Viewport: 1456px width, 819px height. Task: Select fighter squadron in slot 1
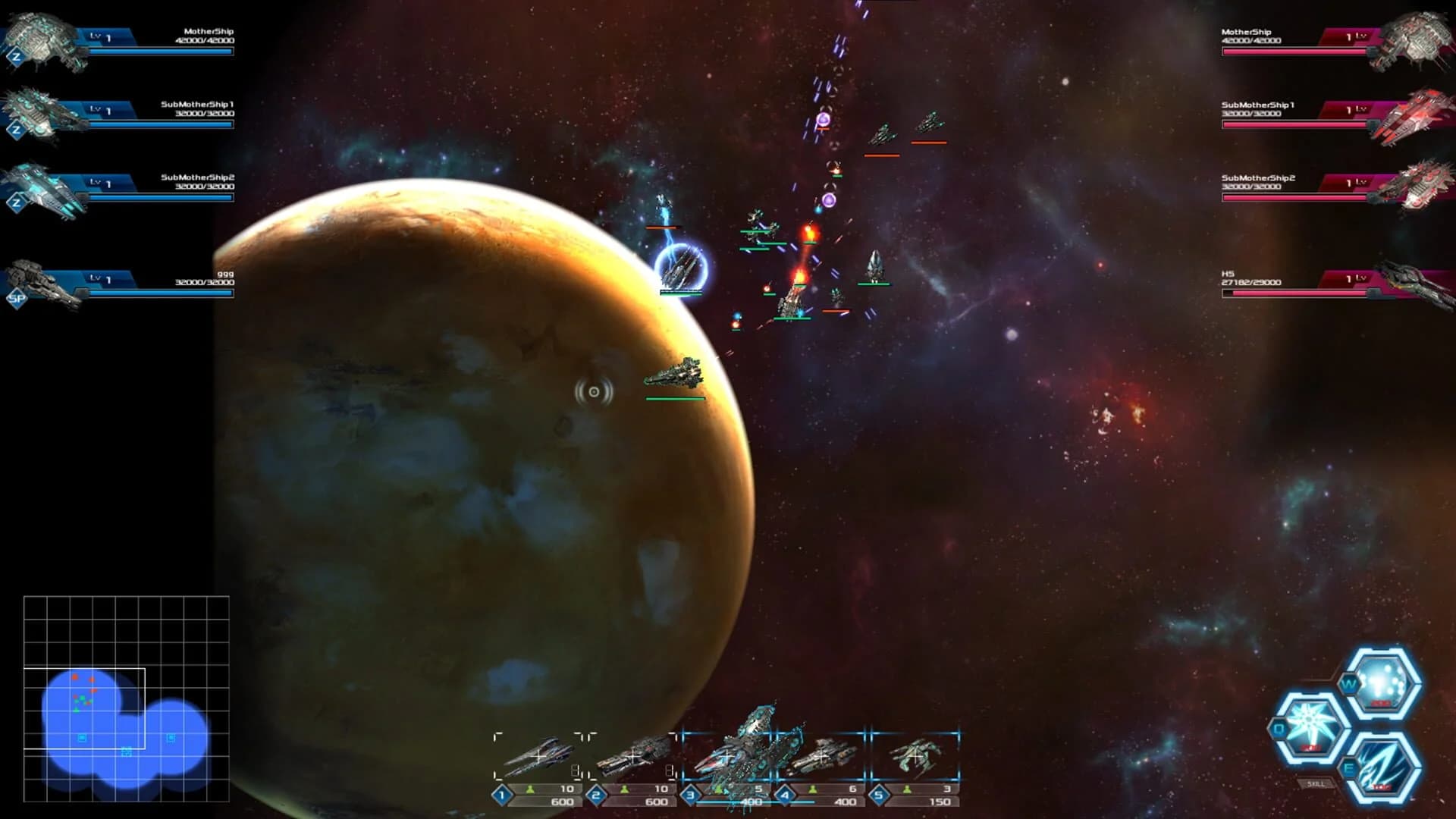(538, 755)
